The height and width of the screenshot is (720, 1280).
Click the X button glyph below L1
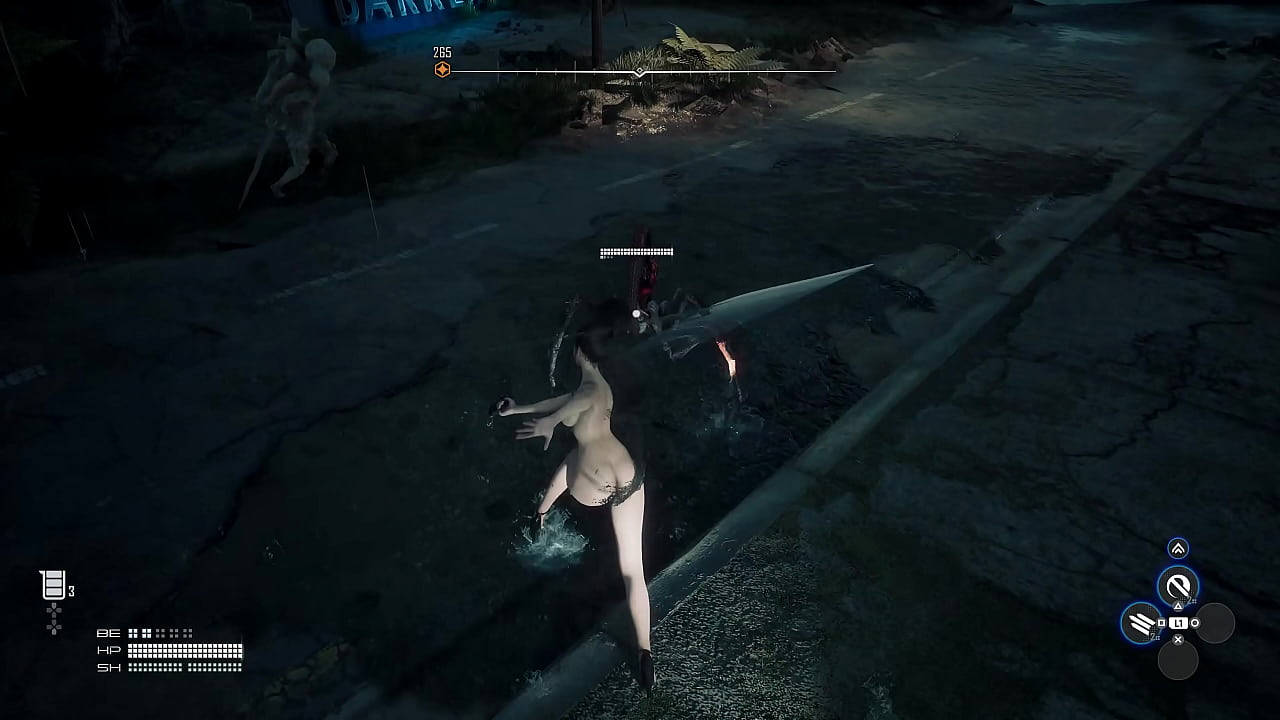[x=1178, y=640]
